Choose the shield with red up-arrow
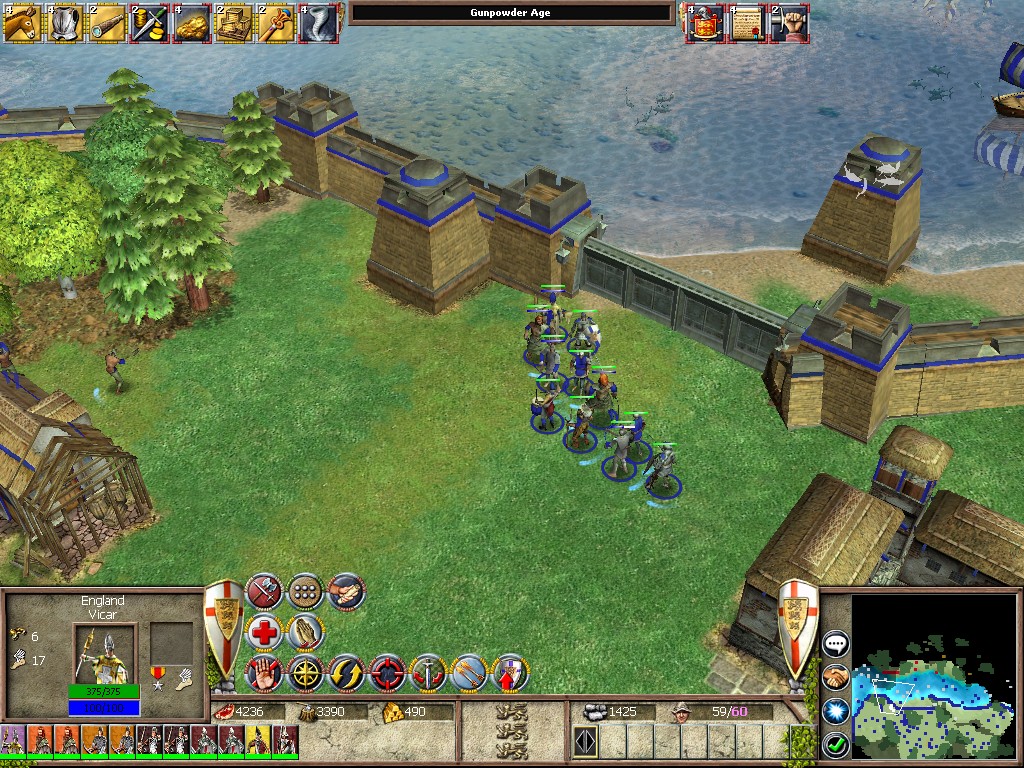 pyautogui.click(x=510, y=673)
